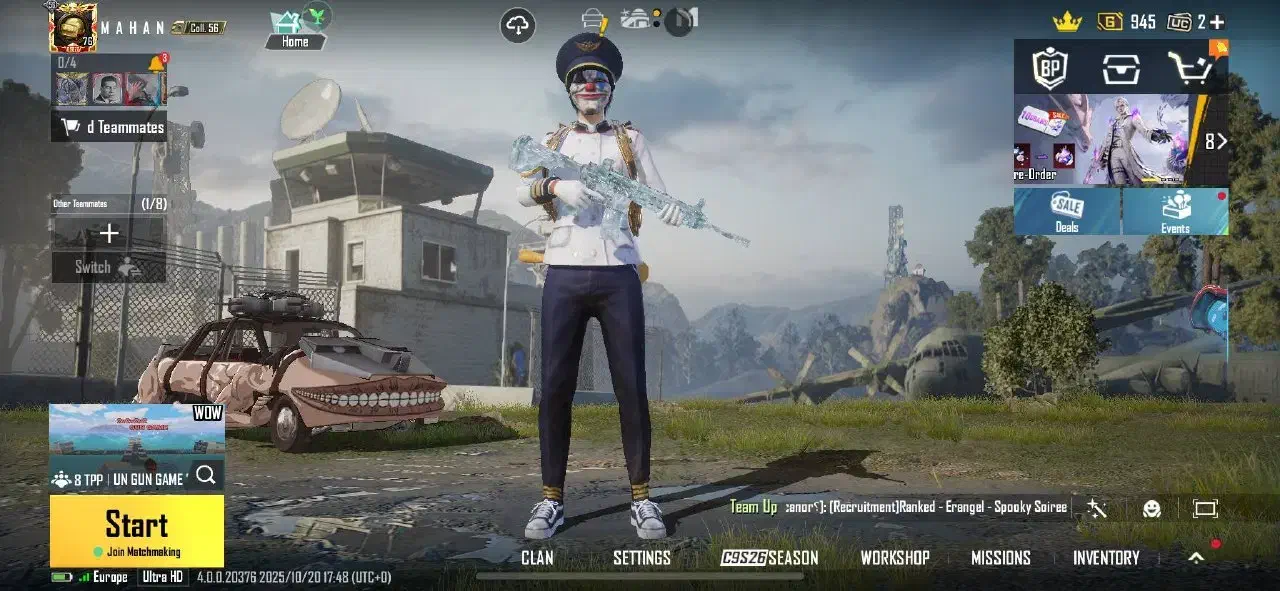Open the Events panel
The image size is (1280, 591).
(x=1175, y=211)
